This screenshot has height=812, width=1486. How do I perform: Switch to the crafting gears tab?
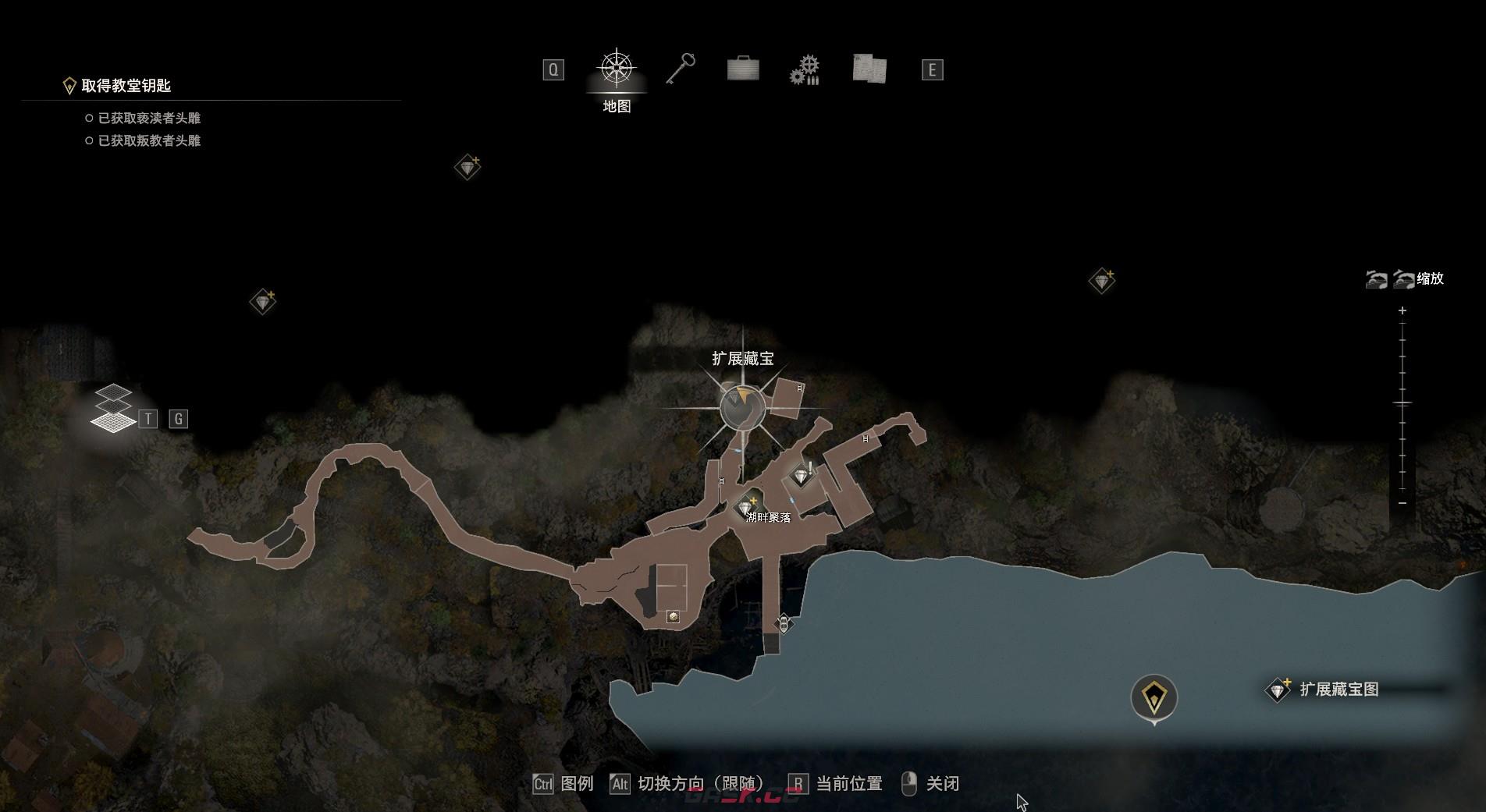pos(805,70)
